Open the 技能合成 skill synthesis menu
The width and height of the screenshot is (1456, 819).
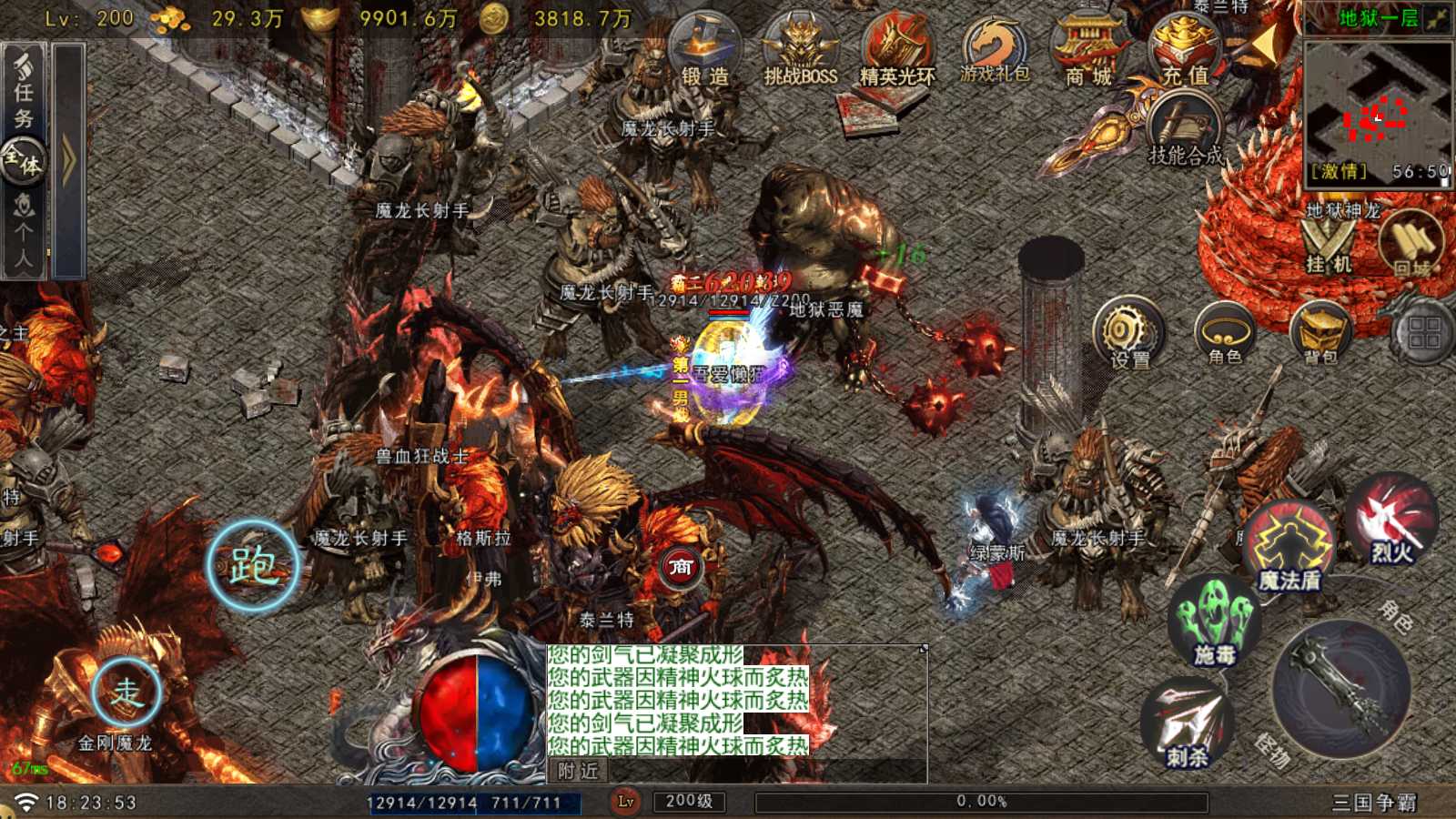coord(1185,133)
